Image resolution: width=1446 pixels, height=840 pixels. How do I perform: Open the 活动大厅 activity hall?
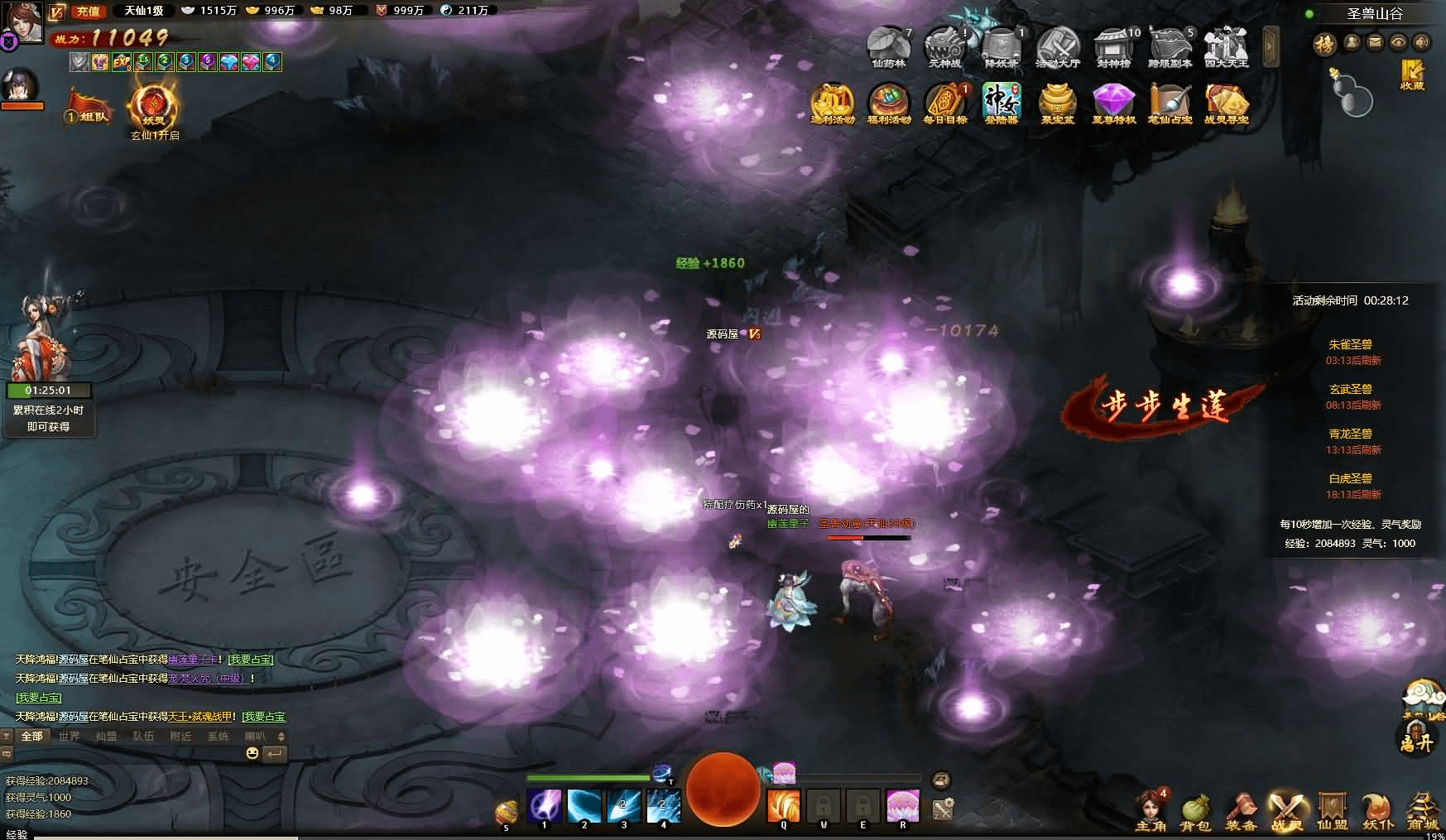tap(1058, 47)
